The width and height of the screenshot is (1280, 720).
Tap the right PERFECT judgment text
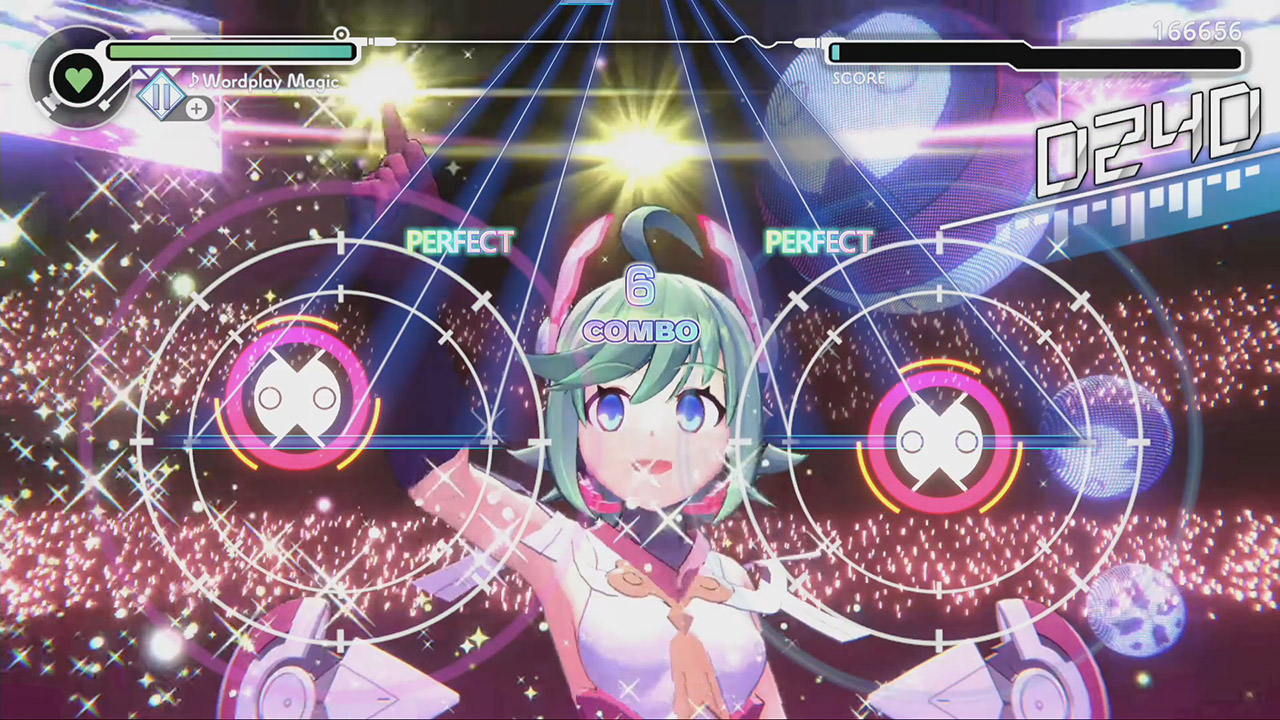820,241
